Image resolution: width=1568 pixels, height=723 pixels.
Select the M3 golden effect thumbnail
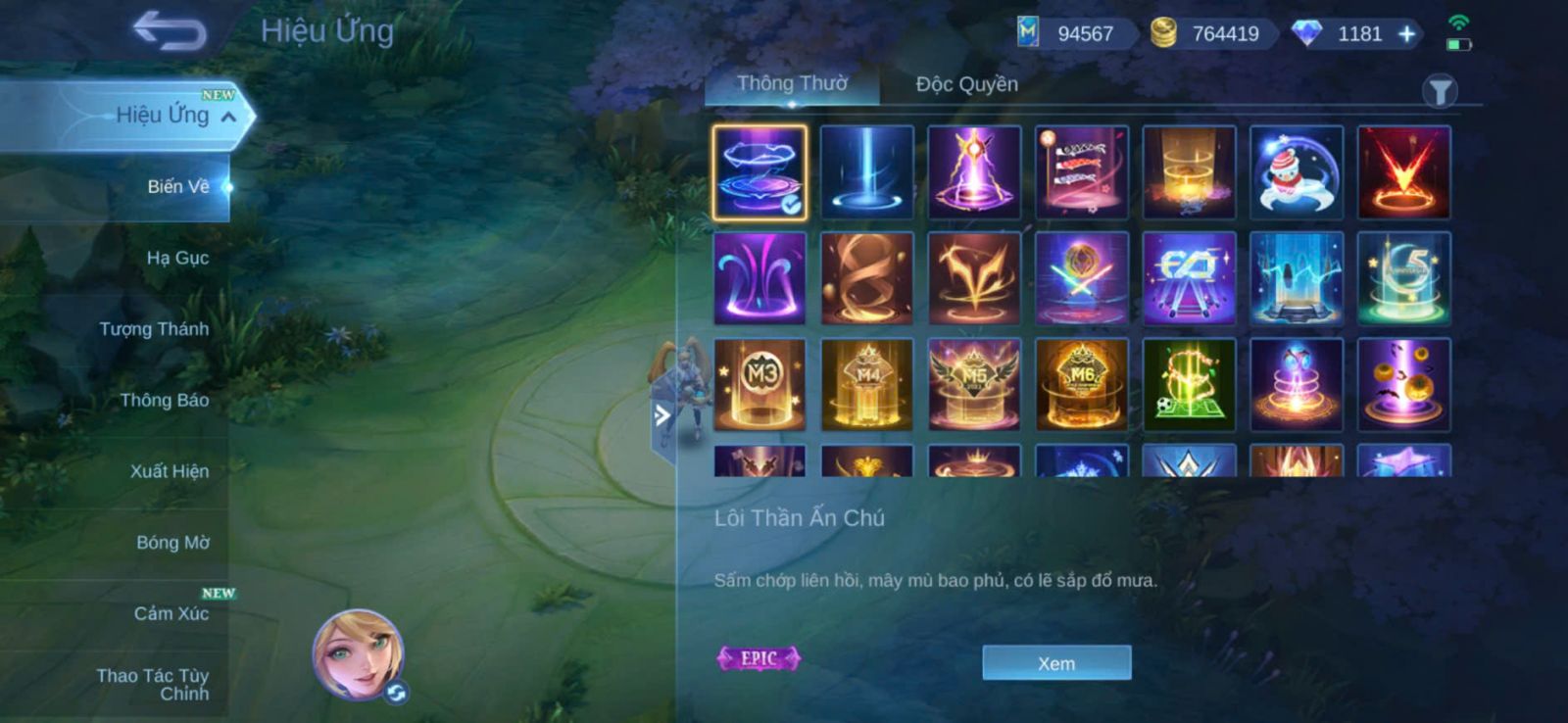pos(760,385)
